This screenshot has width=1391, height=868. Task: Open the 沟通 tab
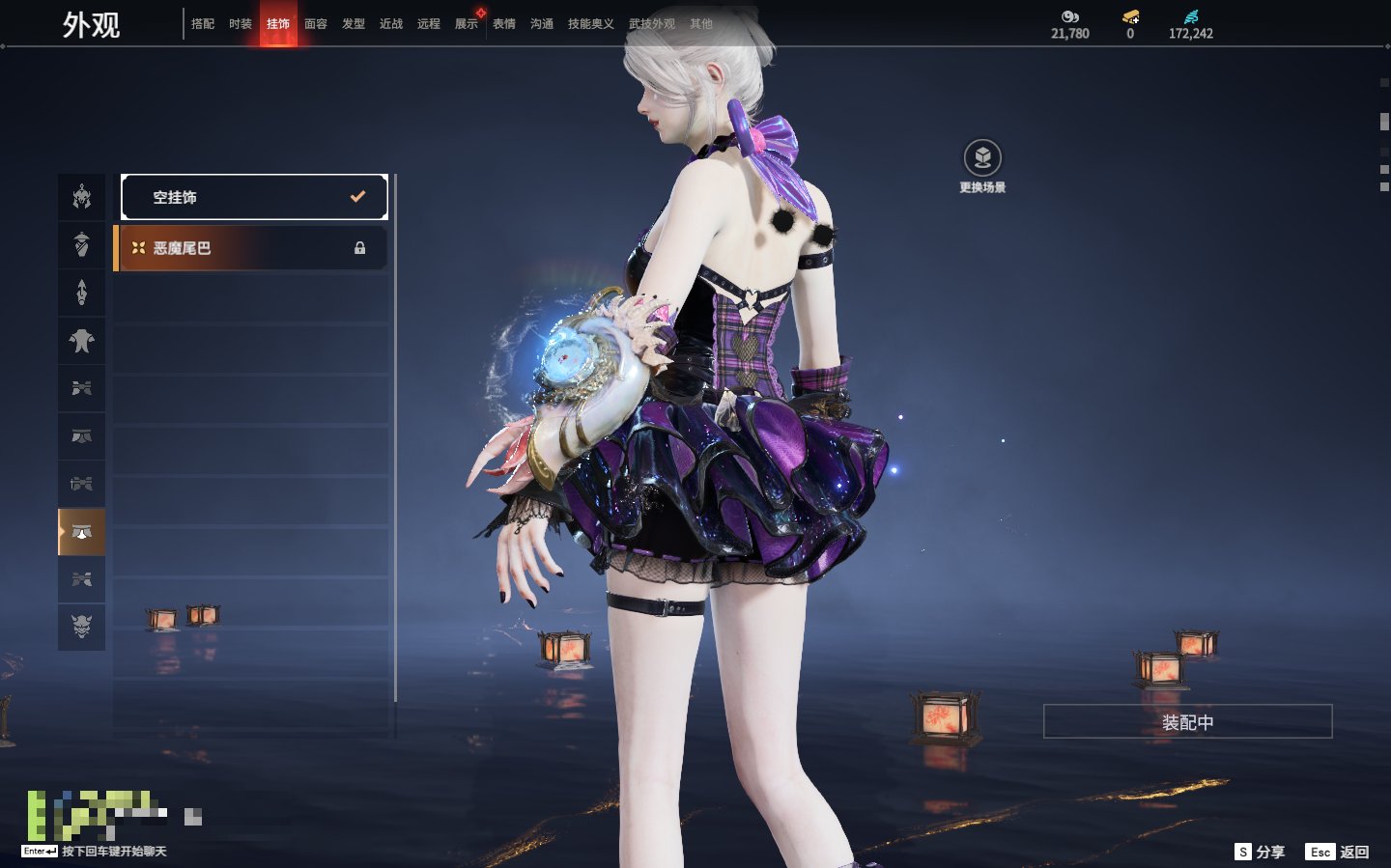click(x=542, y=24)
